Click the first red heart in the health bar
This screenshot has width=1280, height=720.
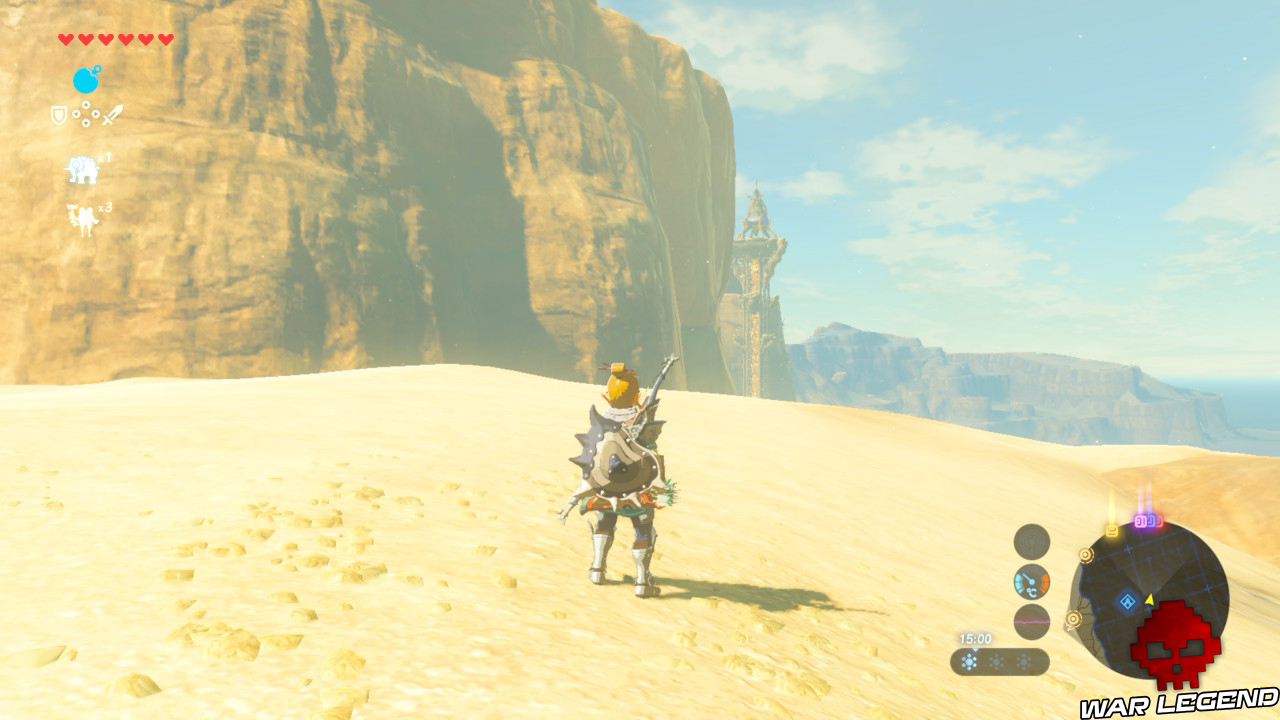point(66,39)
